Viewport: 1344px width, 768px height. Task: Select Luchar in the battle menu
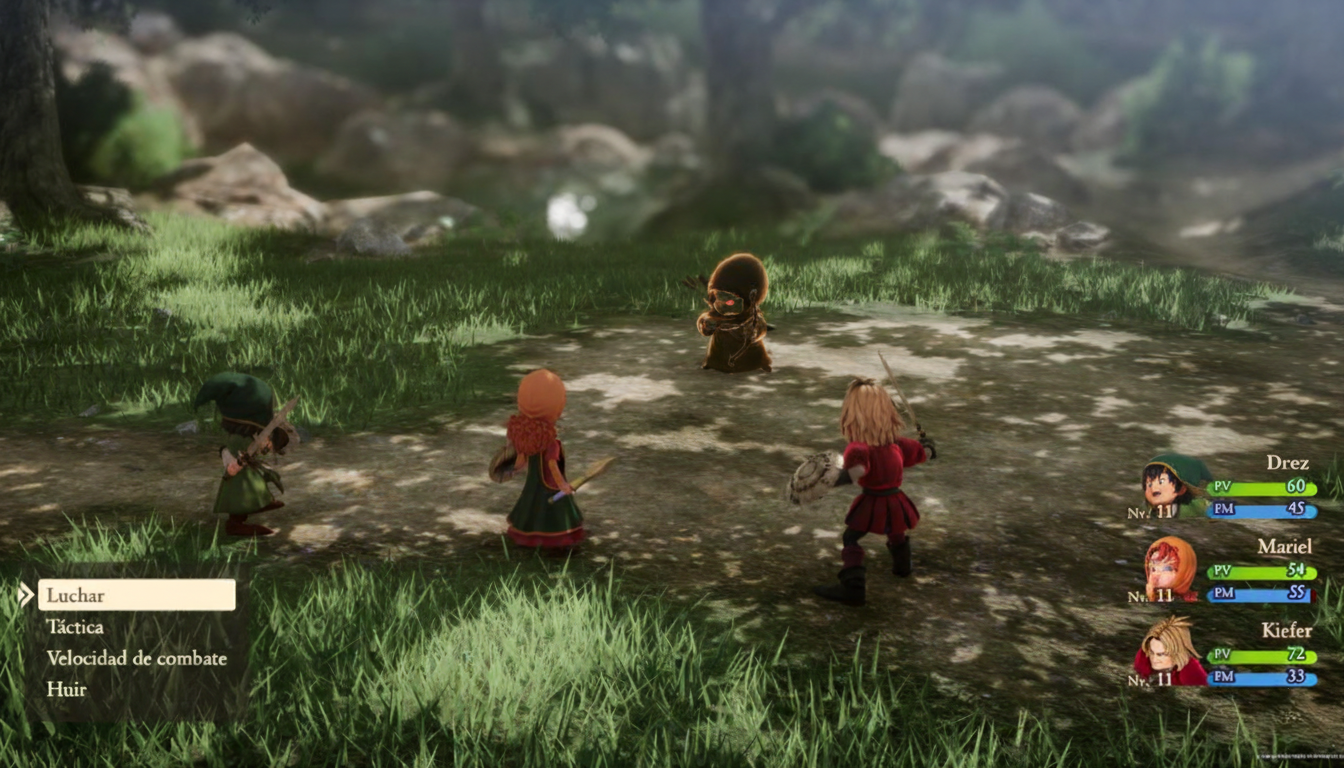[x=136, y=595]
